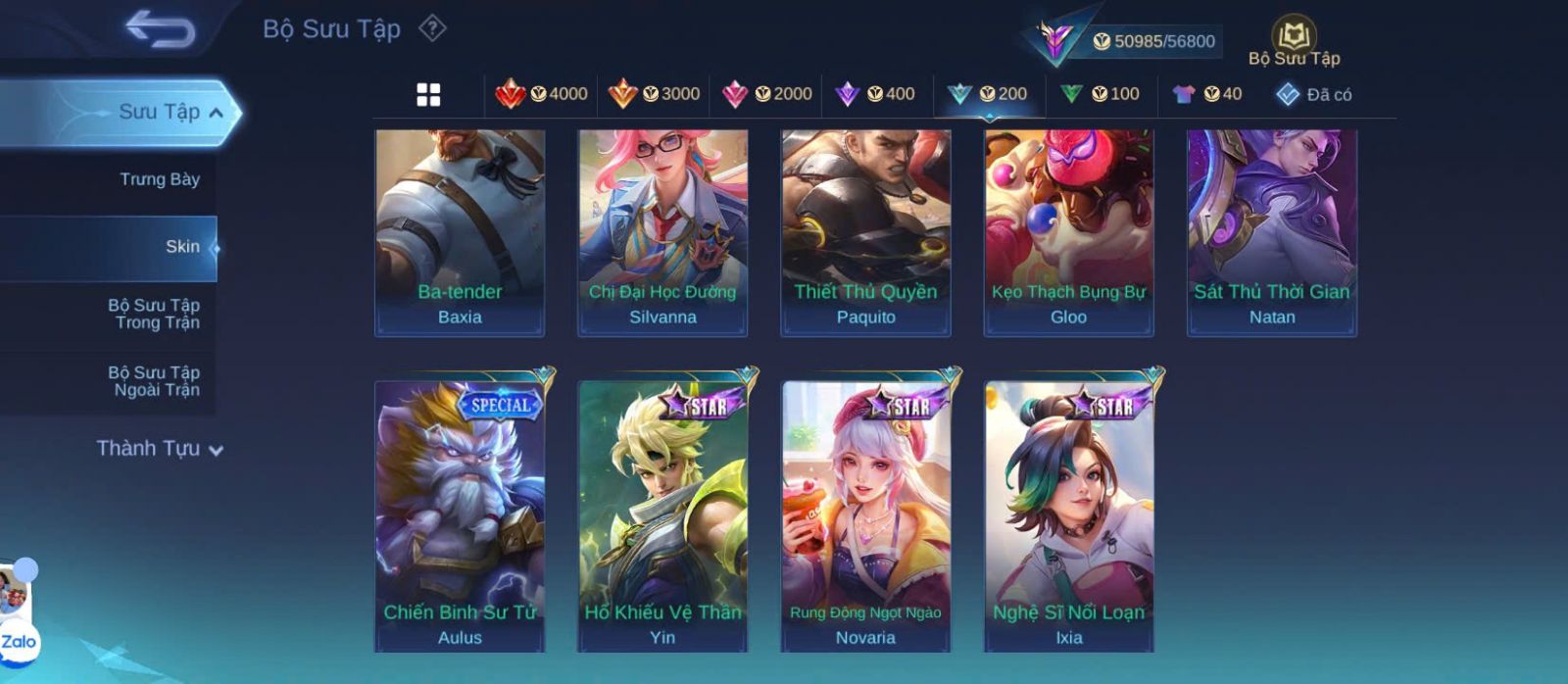
Task: Switch to the 3000 point tier tab
Action: point(655,94)
